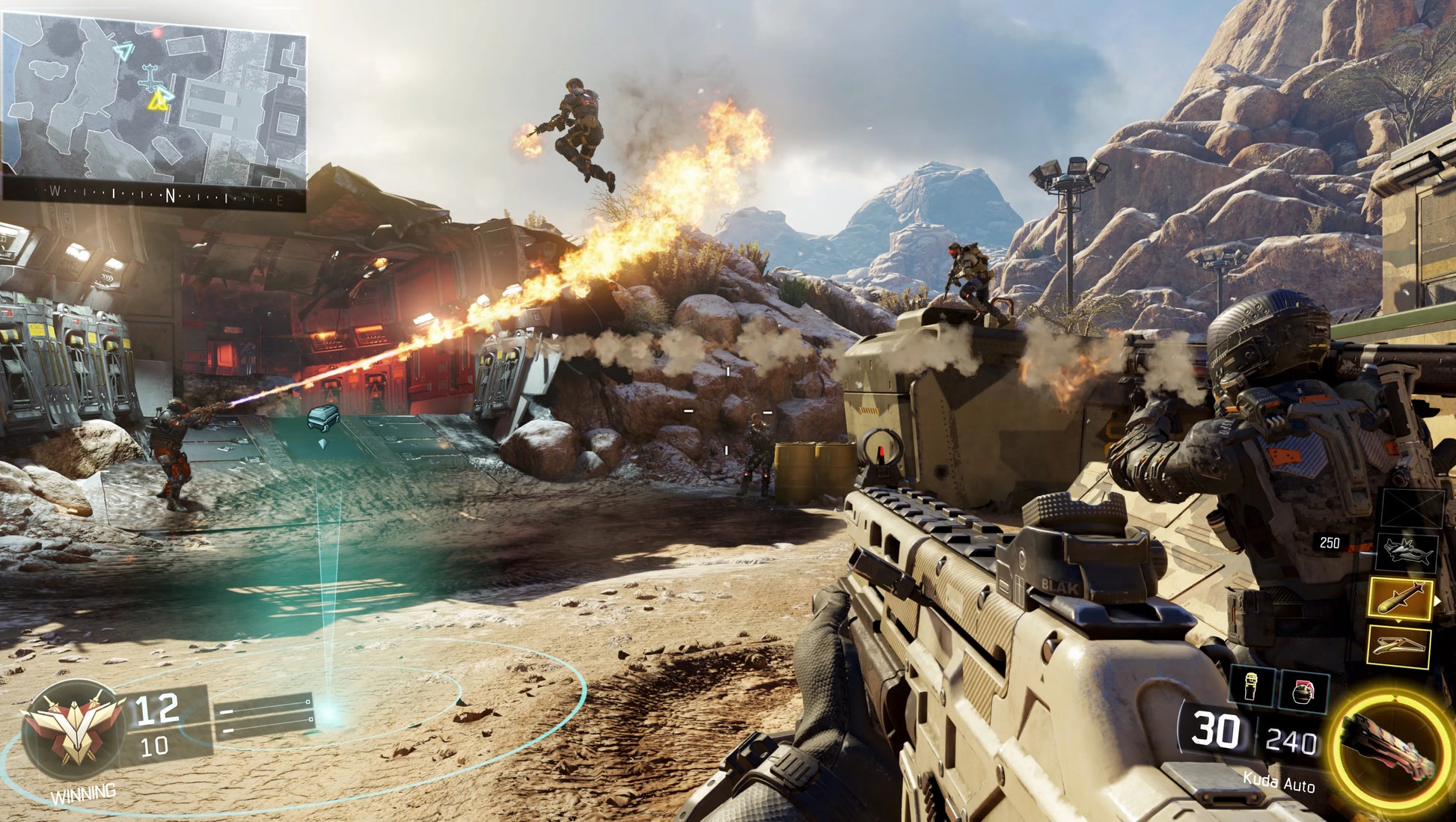Click the crosshair reticle at screen center
Image resolution: width=1456 pixels, height=822 pixels.
[728, 411]
